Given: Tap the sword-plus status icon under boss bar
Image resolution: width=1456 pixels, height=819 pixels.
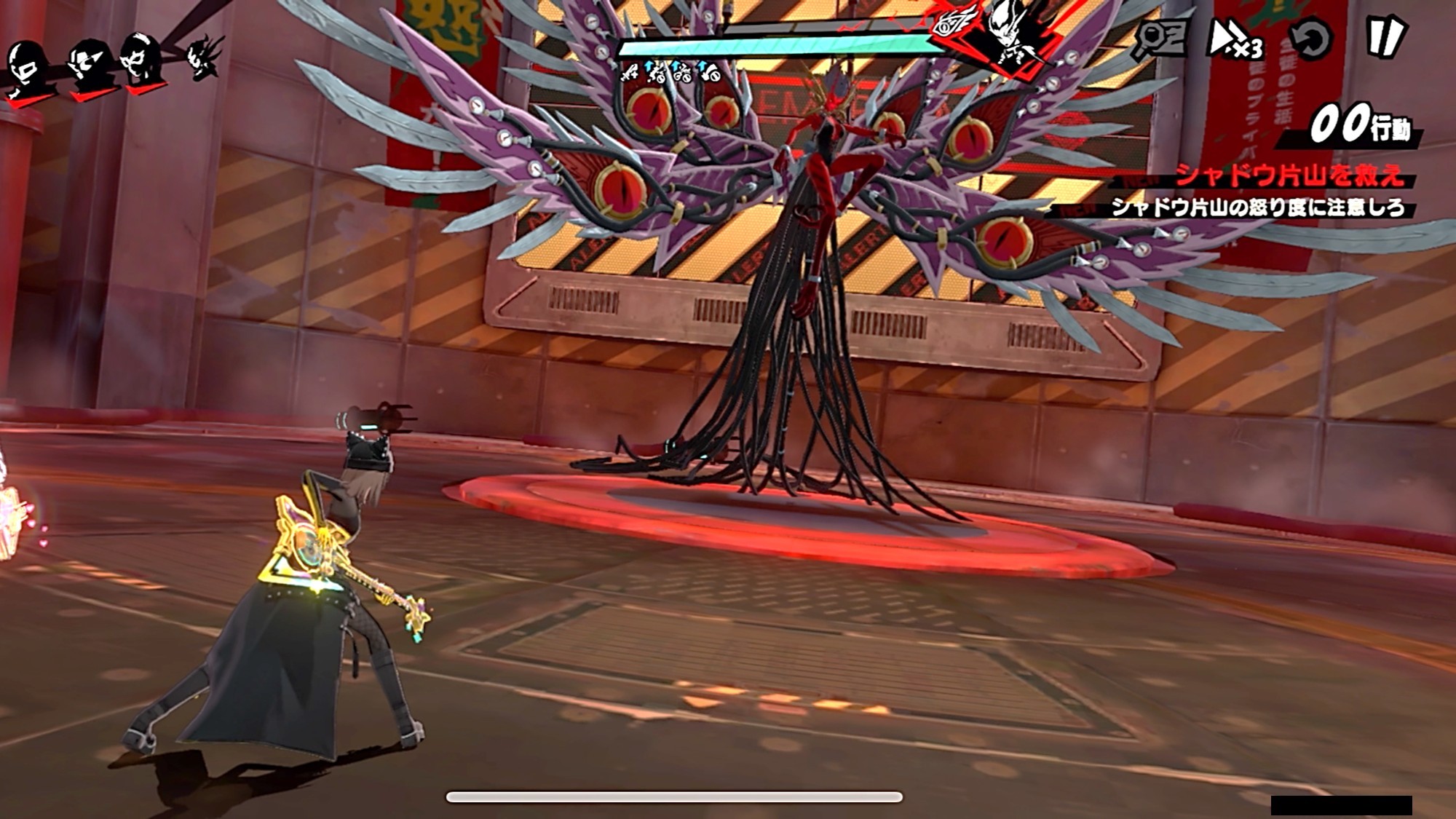Looking at the screenshot, I should tap(629, 72).
